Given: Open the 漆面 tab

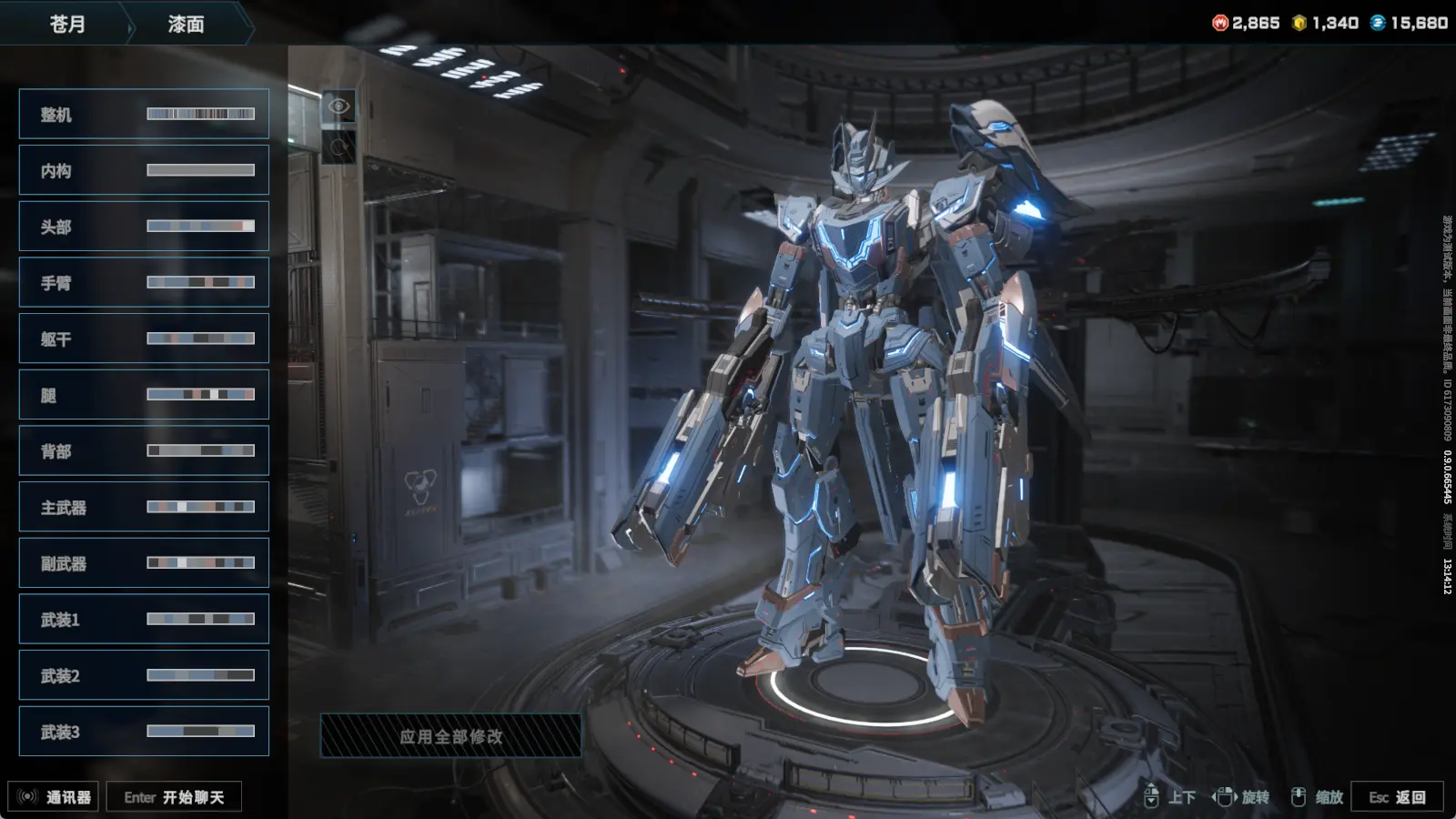Looking at the screenshot, I should 187,24.
